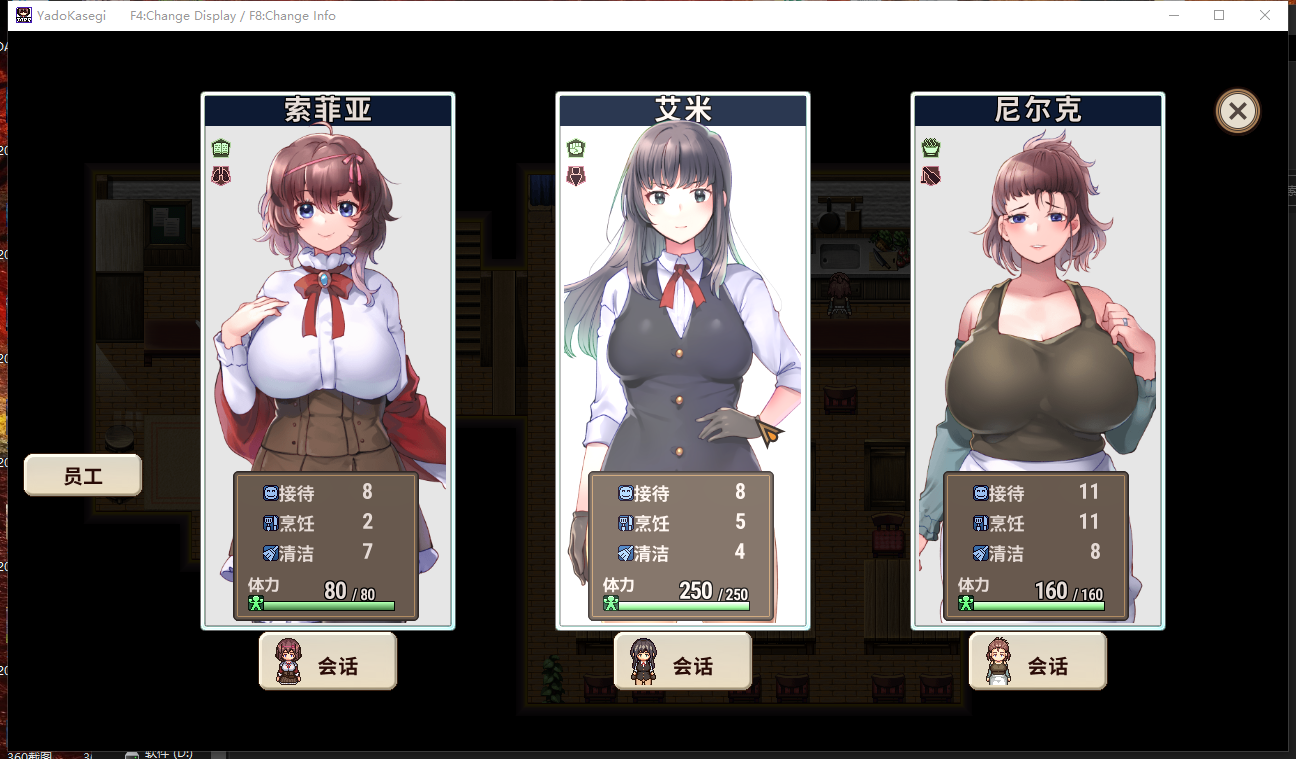Image resolution: width=1296 pixels, height=759 pixels.
Task: Start a 会话 conversation with 艾米
Action: 683,662
